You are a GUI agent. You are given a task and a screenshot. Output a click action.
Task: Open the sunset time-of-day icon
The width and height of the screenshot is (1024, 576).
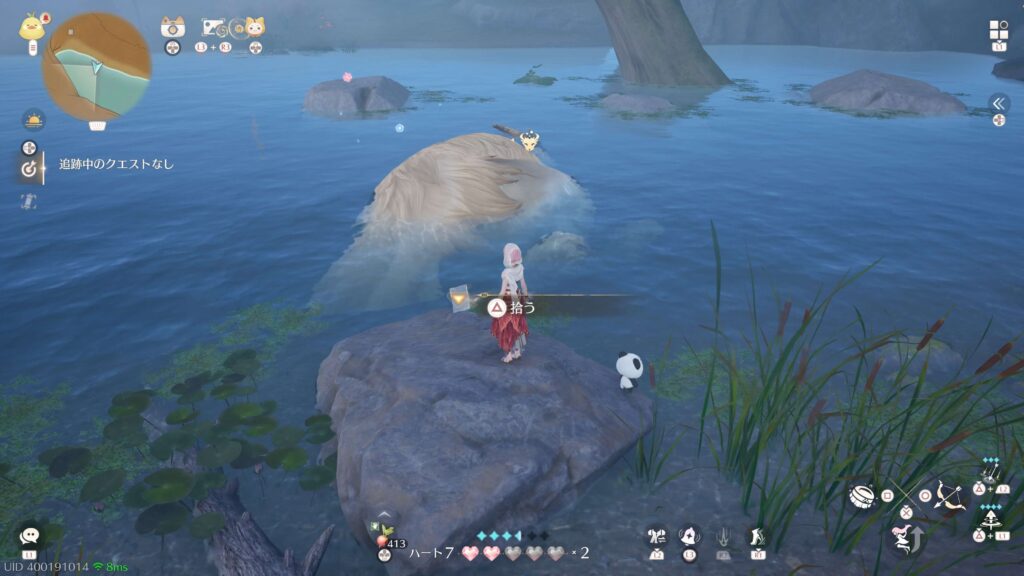(34, 120)
